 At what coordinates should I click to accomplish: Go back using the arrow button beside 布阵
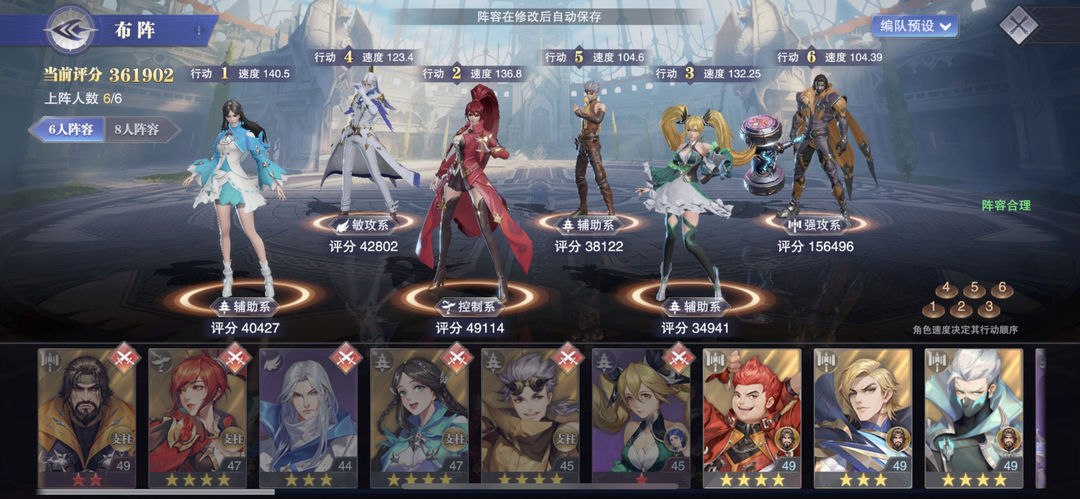pos(71,29)
